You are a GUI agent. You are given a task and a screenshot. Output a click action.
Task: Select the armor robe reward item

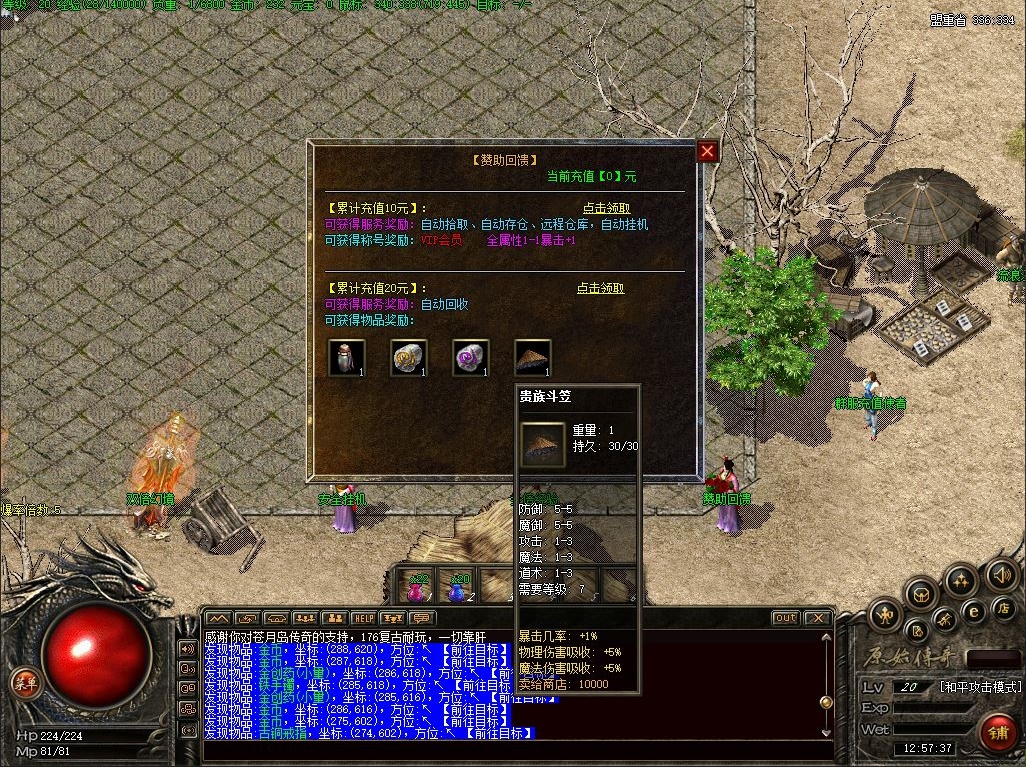pyautogui.click(x=346, y=358)
